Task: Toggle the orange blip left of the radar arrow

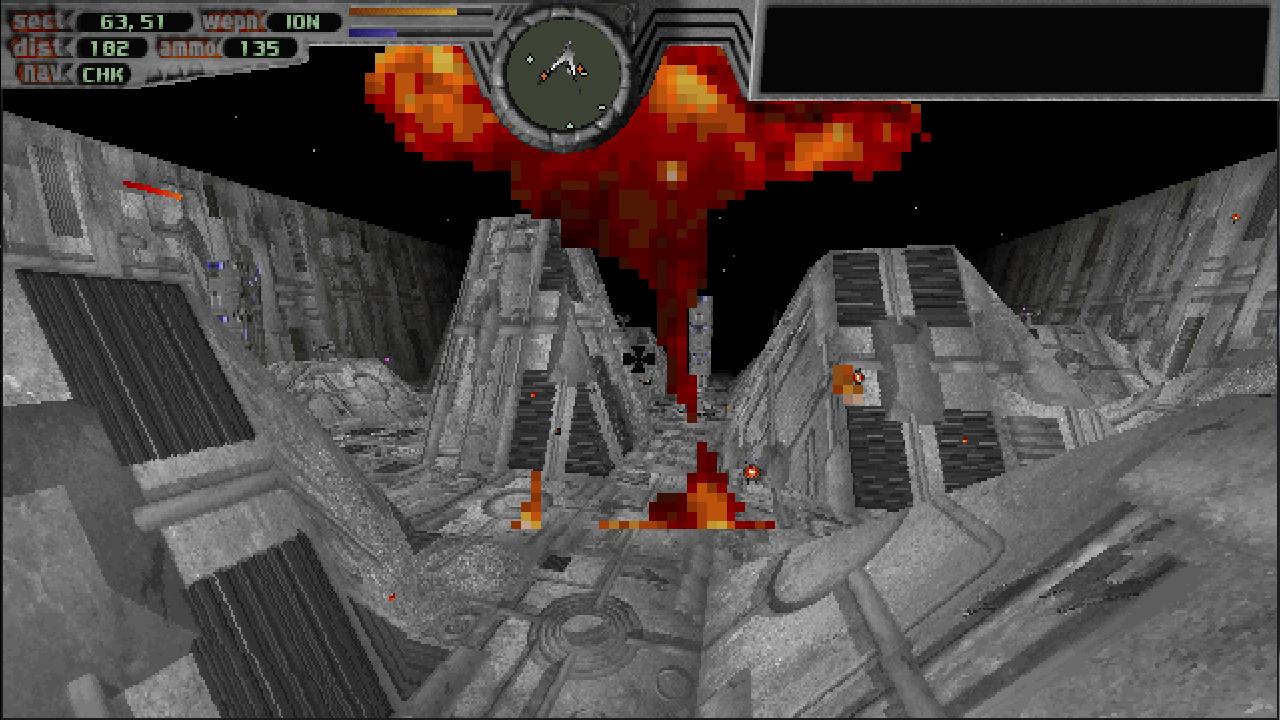Action: (544, 76)
